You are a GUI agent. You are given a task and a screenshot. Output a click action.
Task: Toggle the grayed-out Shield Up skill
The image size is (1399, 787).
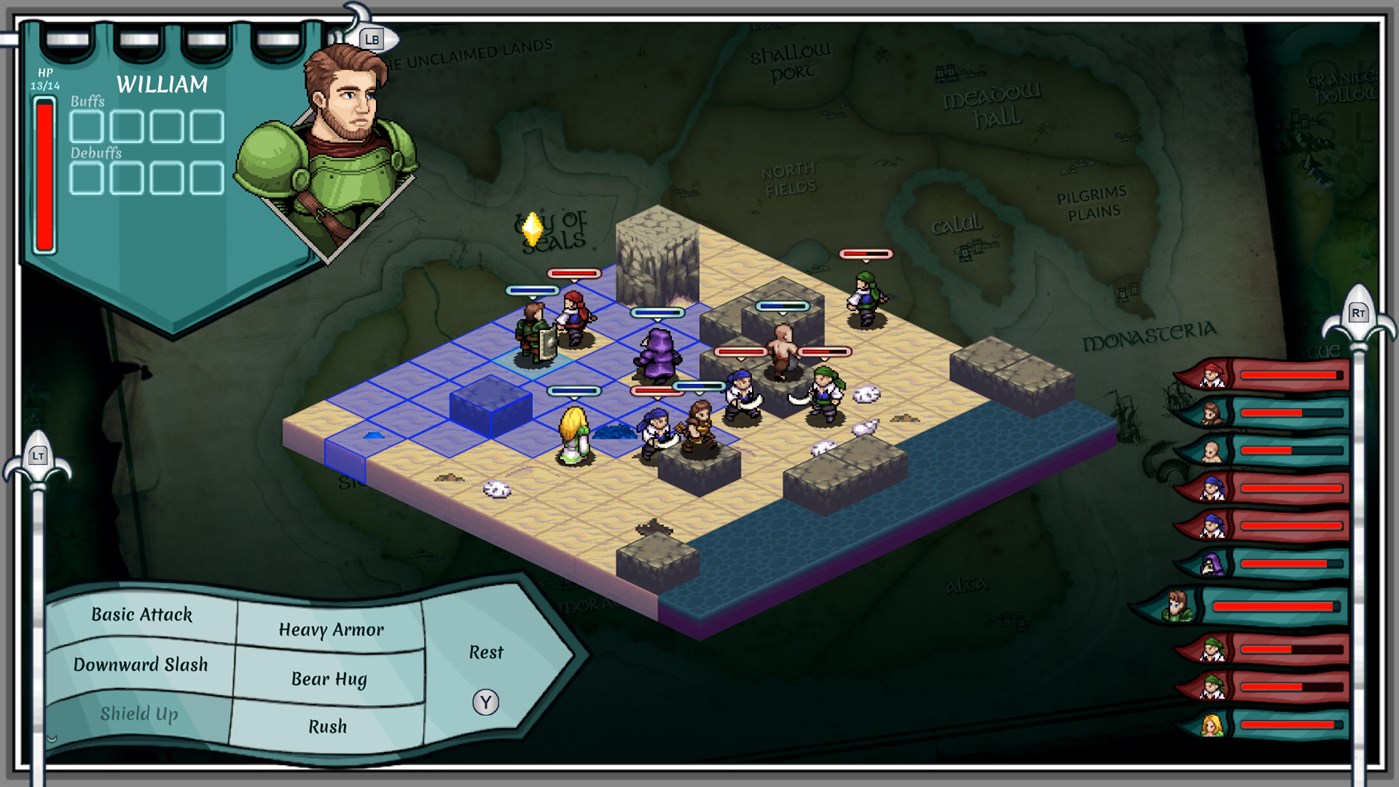[140, 713]
